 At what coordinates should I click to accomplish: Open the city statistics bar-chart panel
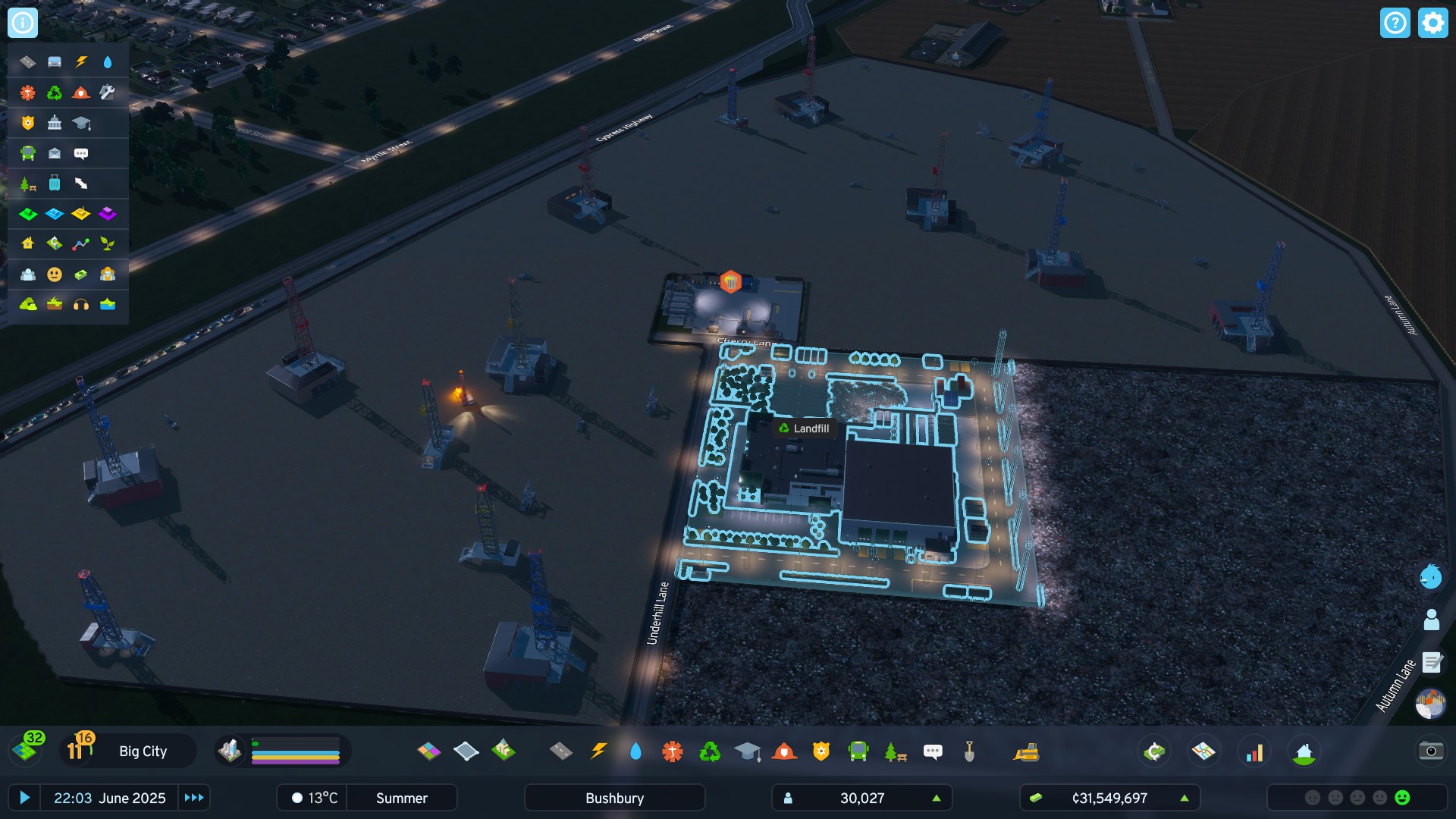[1255, 752]
